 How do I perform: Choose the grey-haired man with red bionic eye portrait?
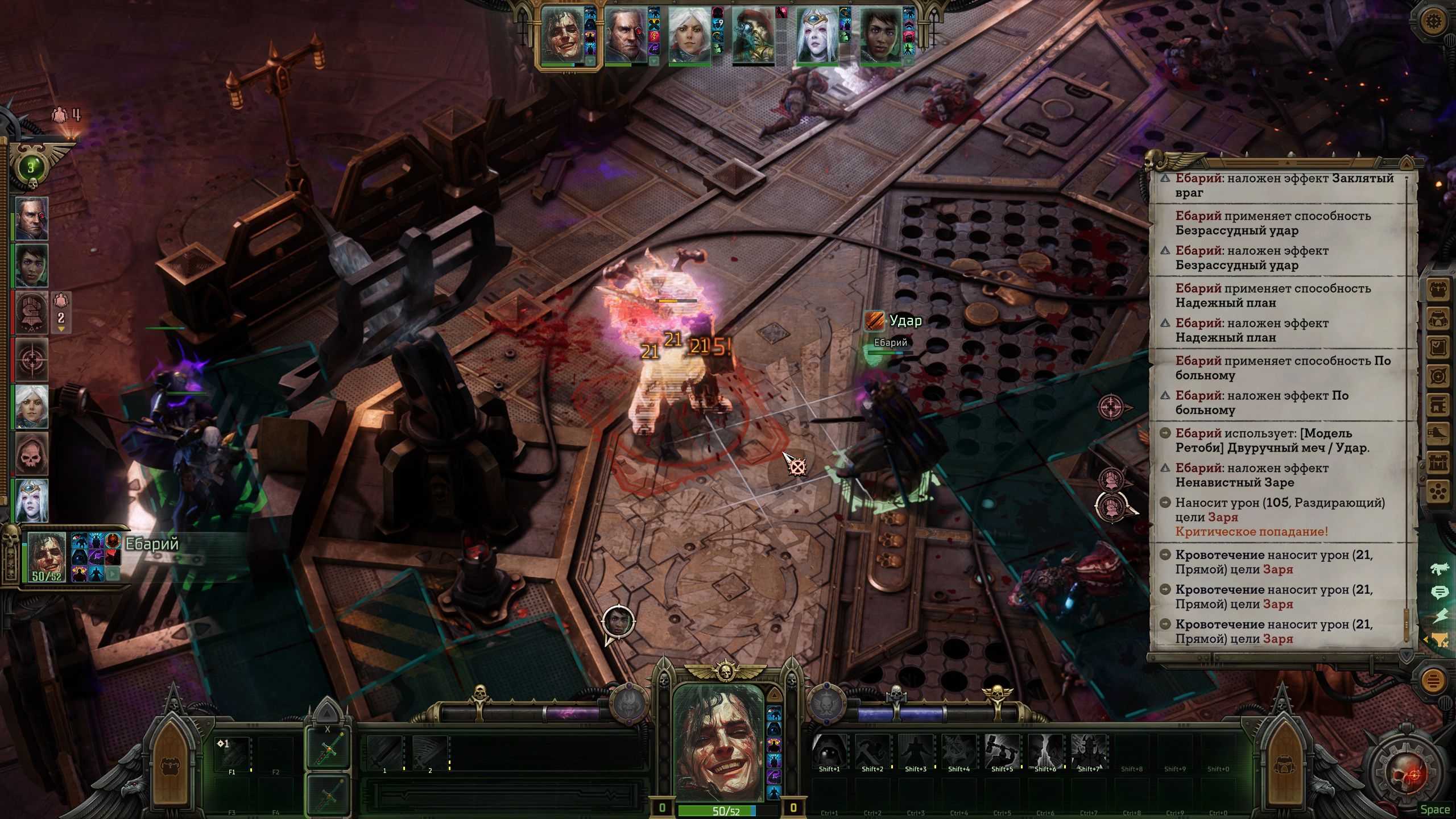point(625,35)
